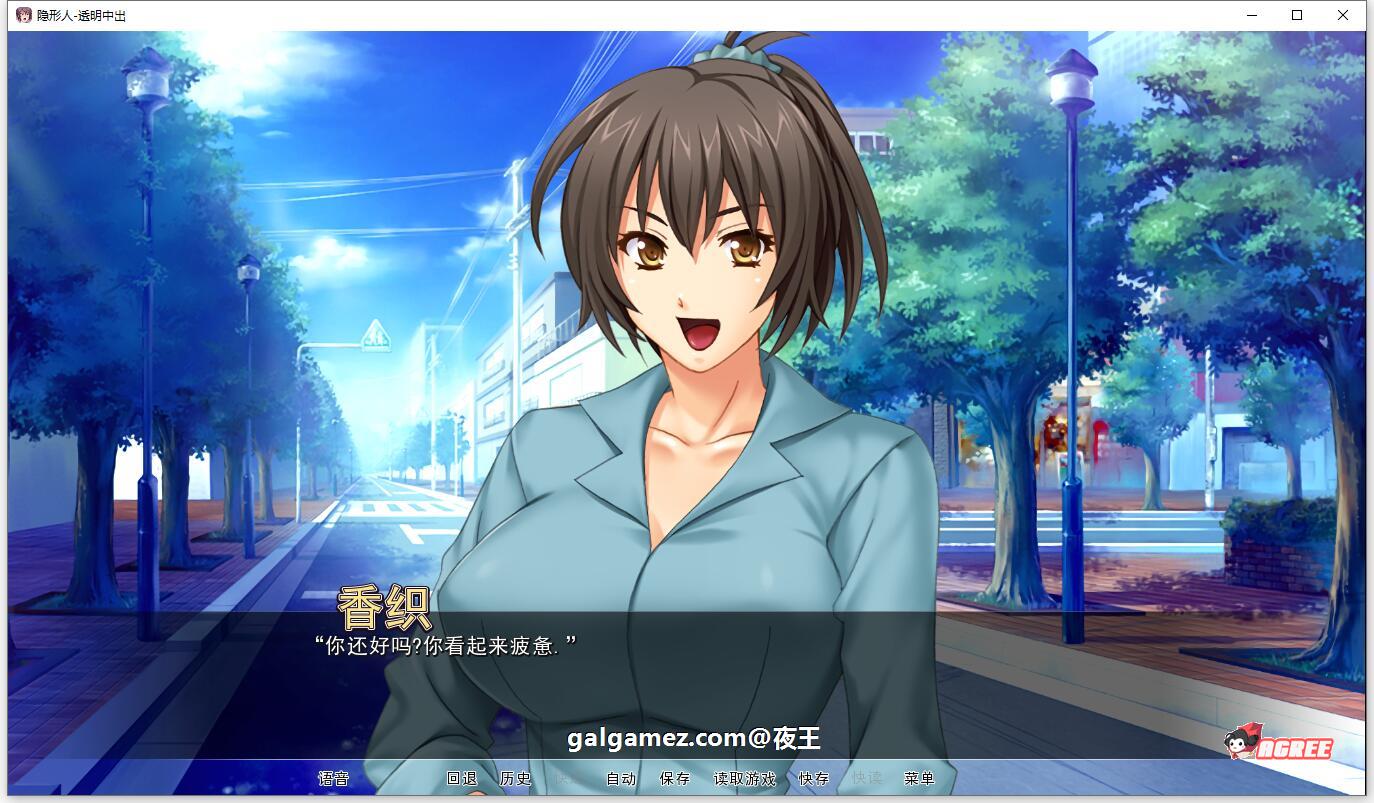Maximize the 隐形人-透明中出 window
Image resolution: width=1374 pixels, height=803 pixels.
coord(1295,15)
